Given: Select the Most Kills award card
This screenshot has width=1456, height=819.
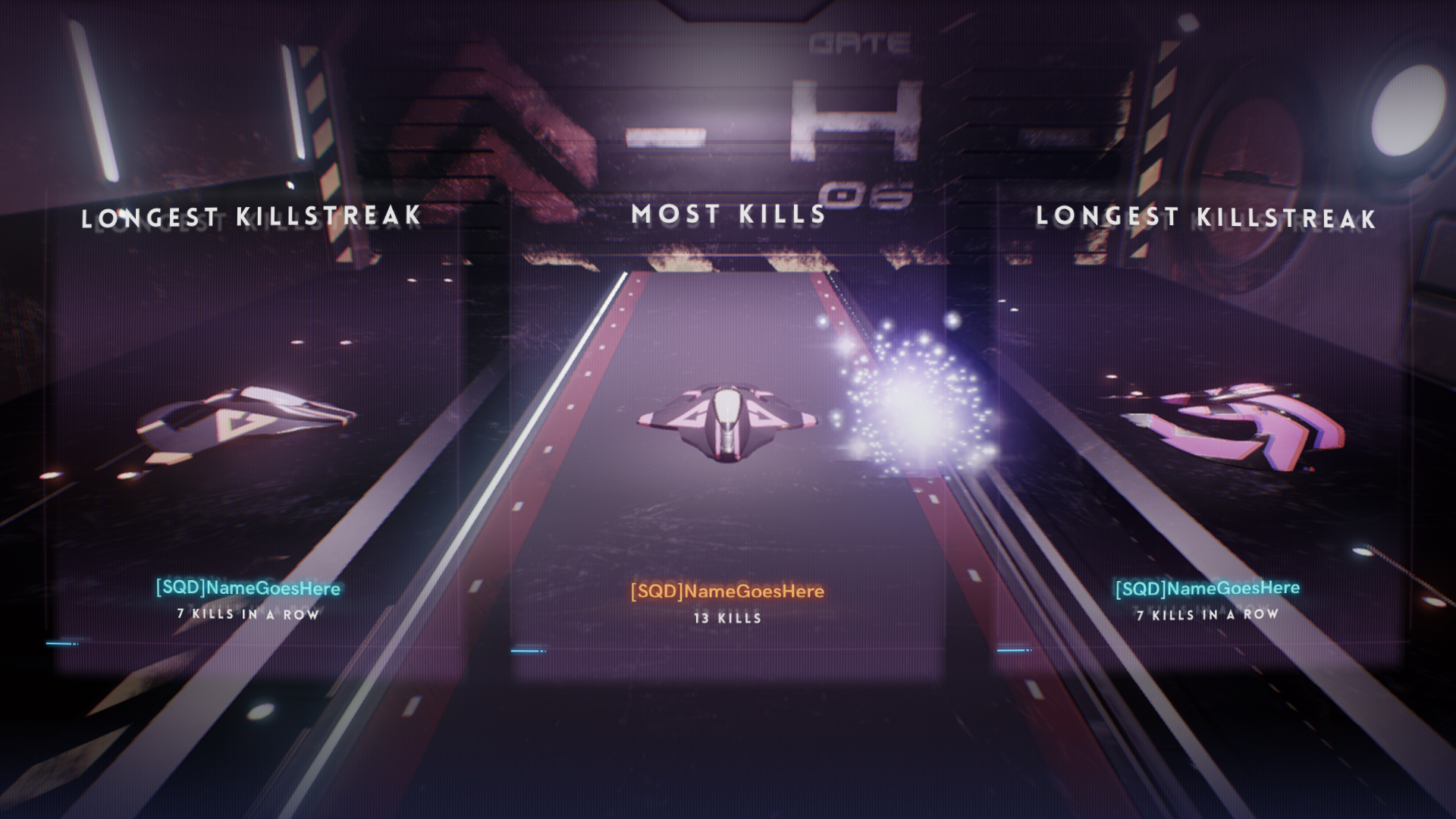Looking at the screenshot, I should [x=727, y=425].
